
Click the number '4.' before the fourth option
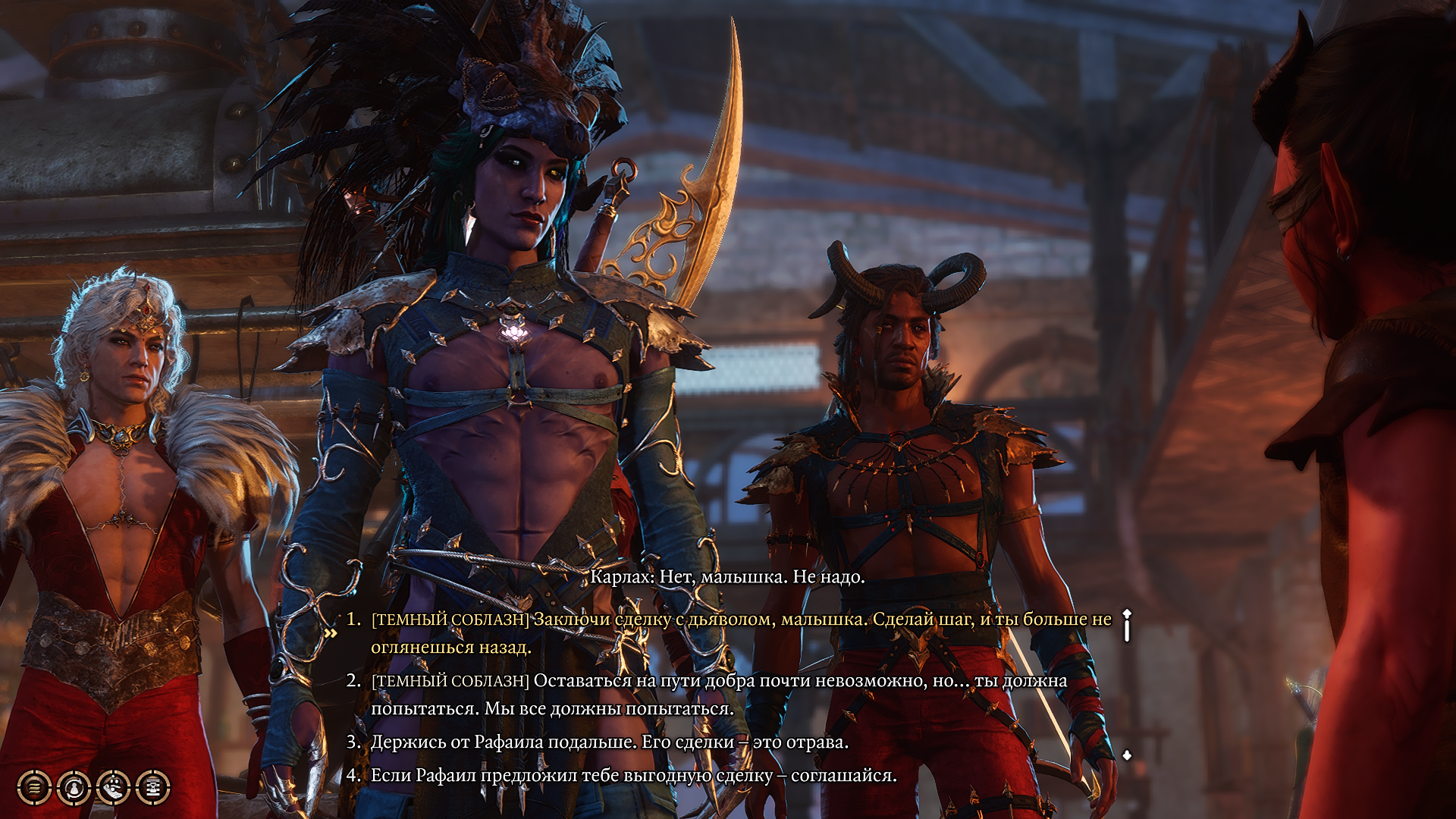pyautogui.click(x=353, y=776)
